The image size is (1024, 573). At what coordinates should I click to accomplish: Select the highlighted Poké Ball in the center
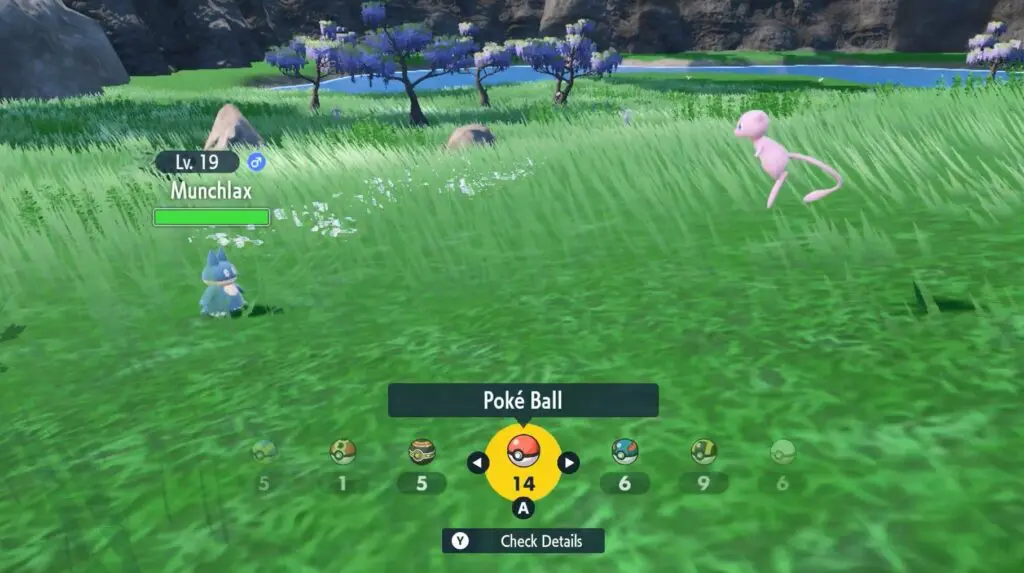click(x=522, y=451)
